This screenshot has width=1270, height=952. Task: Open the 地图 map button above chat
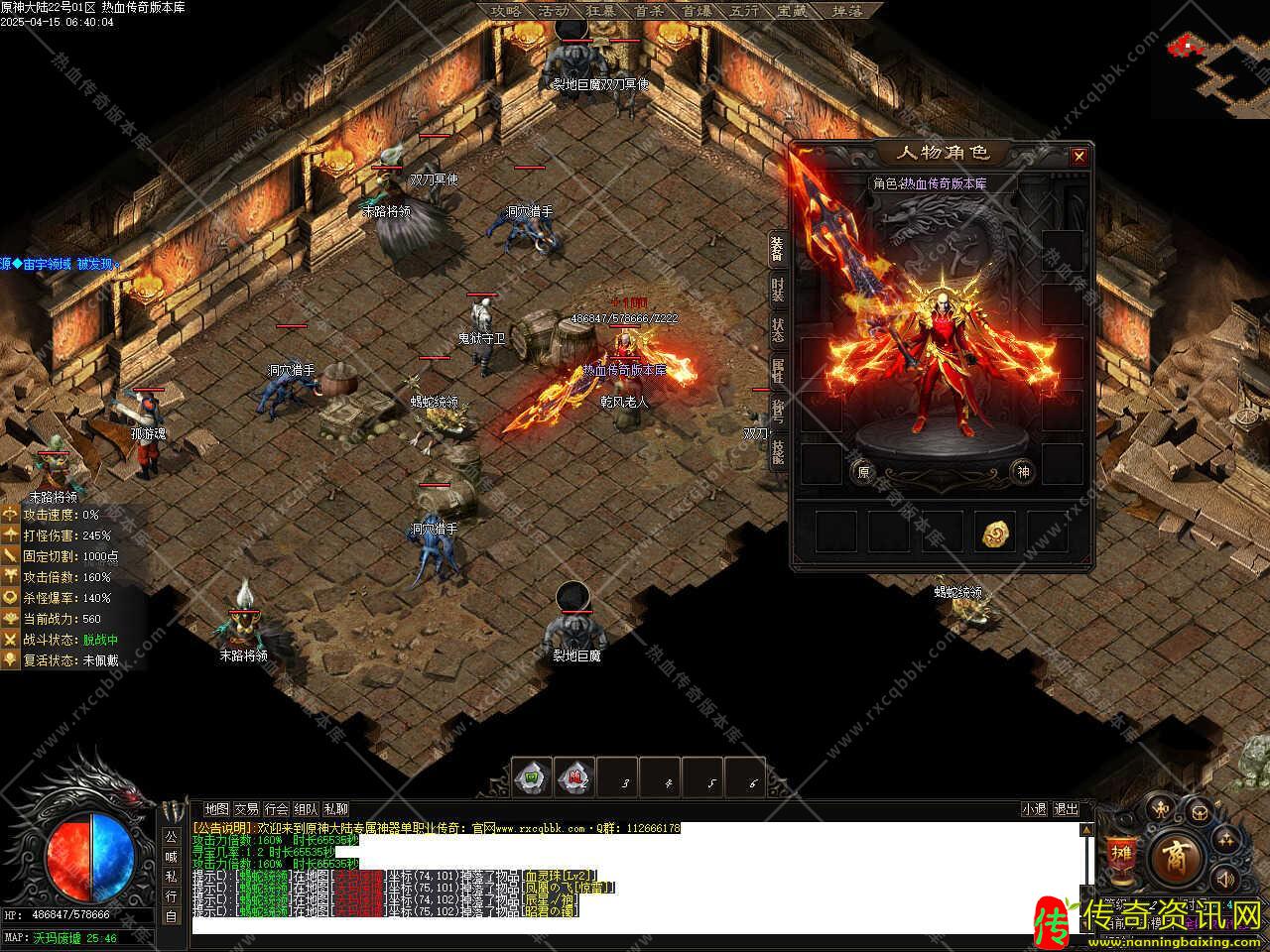click(x=216, y=809)
